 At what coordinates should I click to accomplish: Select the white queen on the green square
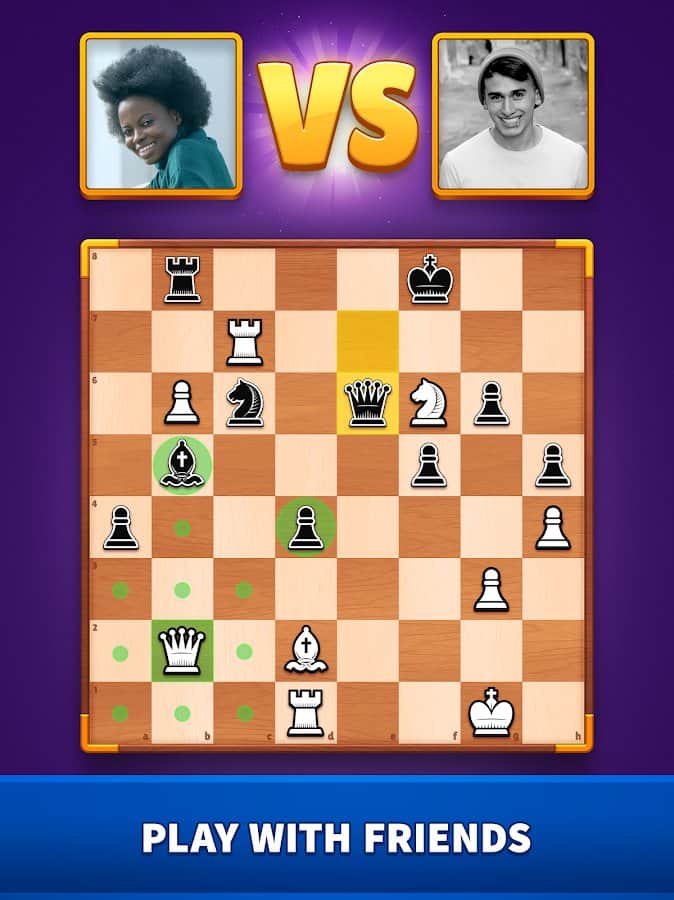click(182, 651)
